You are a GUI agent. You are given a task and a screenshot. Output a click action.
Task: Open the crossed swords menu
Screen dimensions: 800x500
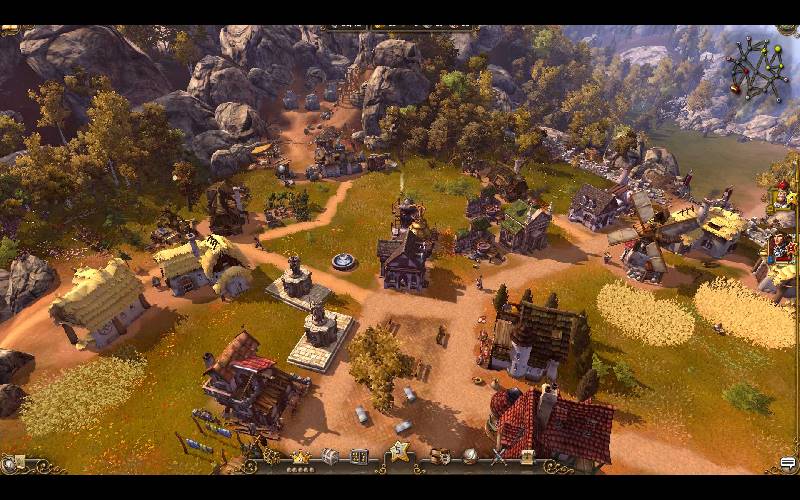click(498, 457)
